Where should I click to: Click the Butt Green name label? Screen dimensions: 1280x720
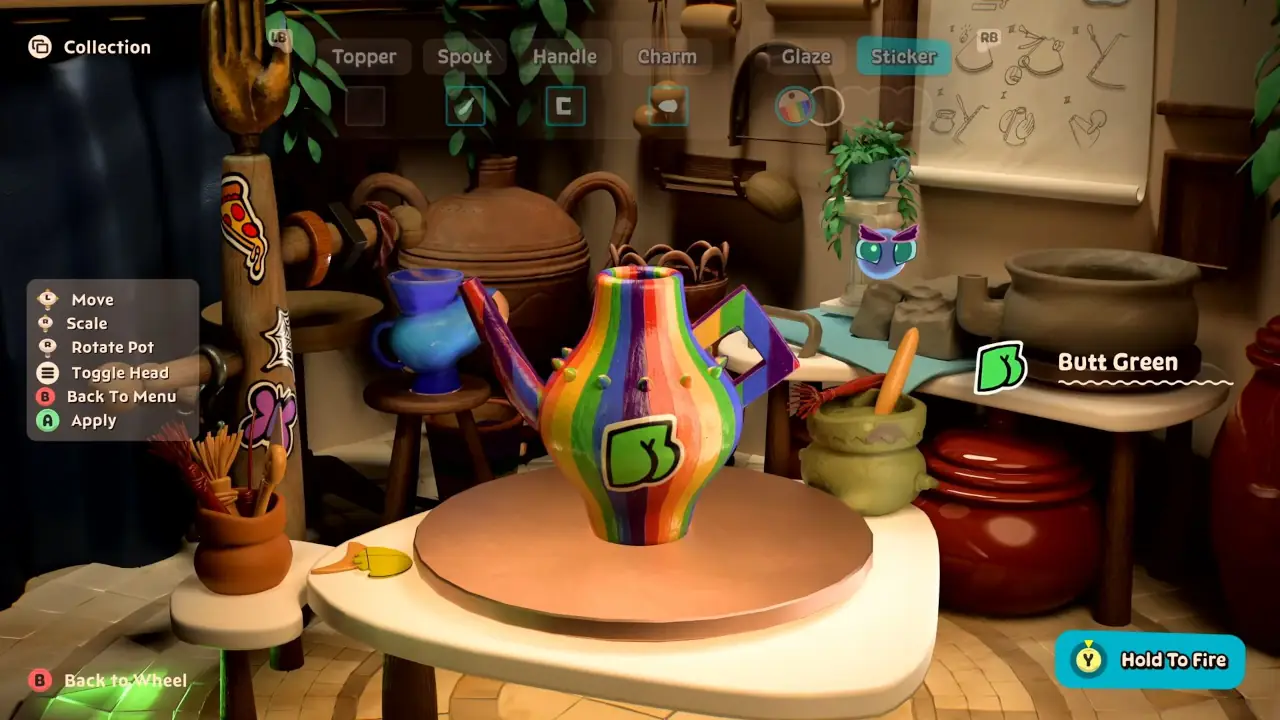point(1118,362)
